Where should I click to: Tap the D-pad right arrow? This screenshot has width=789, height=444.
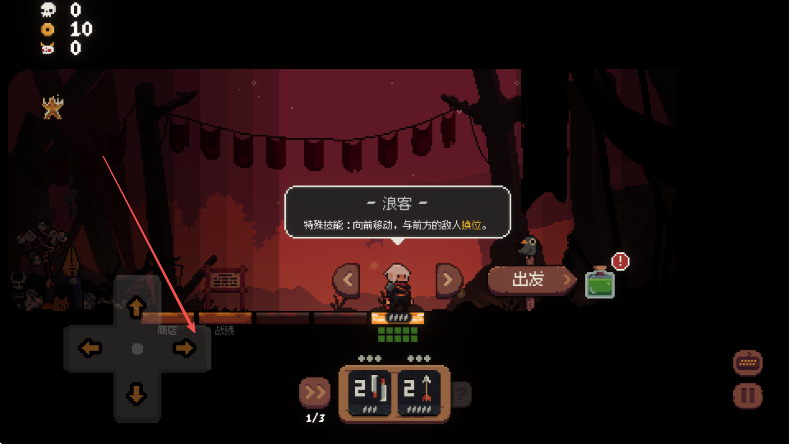[184, 348]
